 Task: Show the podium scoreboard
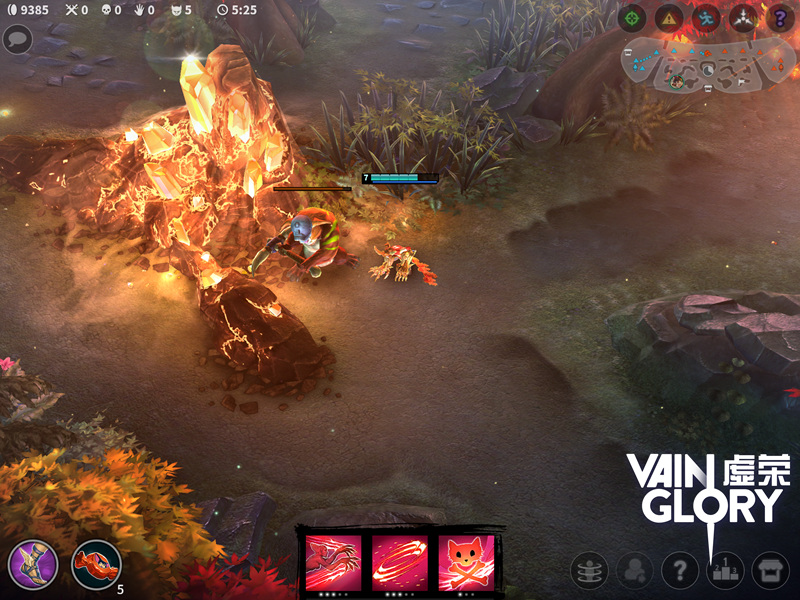pos(725,571)
